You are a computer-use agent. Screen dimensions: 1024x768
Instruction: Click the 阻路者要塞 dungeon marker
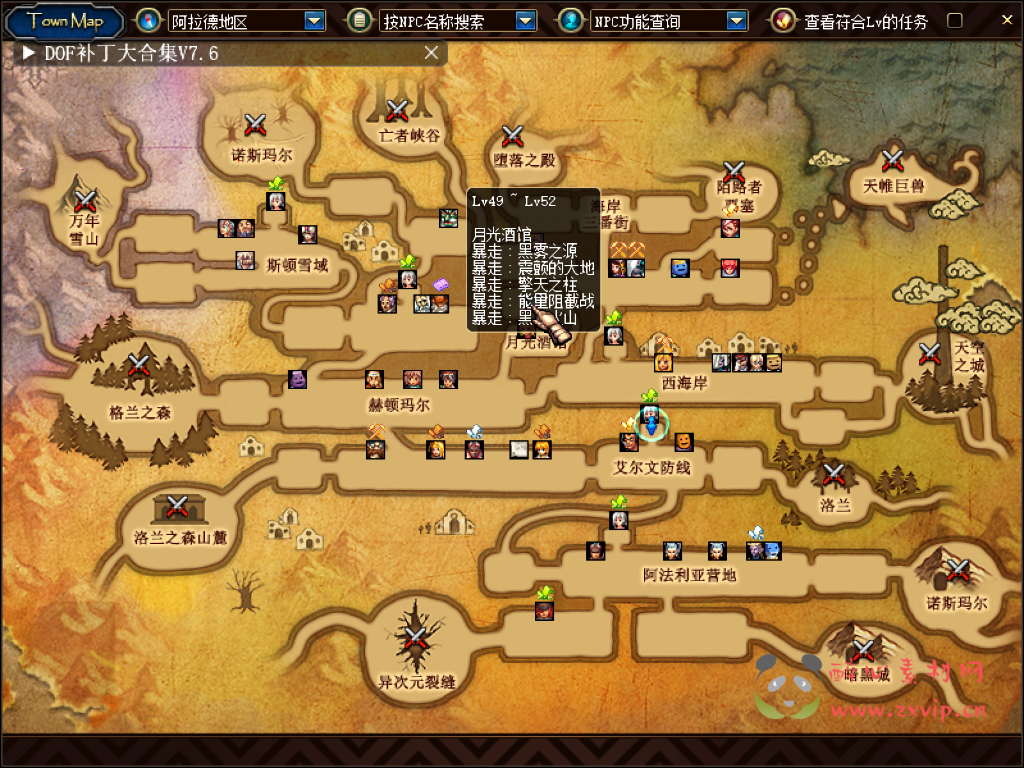click(x=734, y=172)
